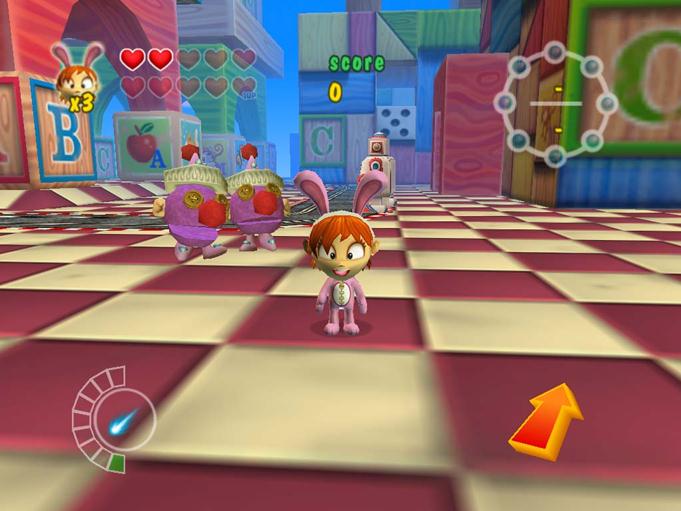Screen dimensions: 681x511
Task: Click the orange direction arrow indicator
Action: pos(547,421)
